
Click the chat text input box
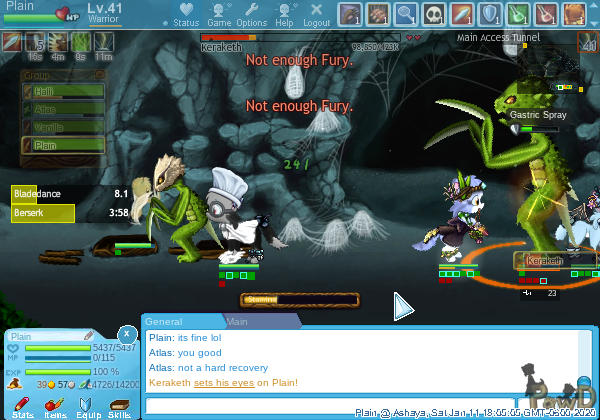250,405
